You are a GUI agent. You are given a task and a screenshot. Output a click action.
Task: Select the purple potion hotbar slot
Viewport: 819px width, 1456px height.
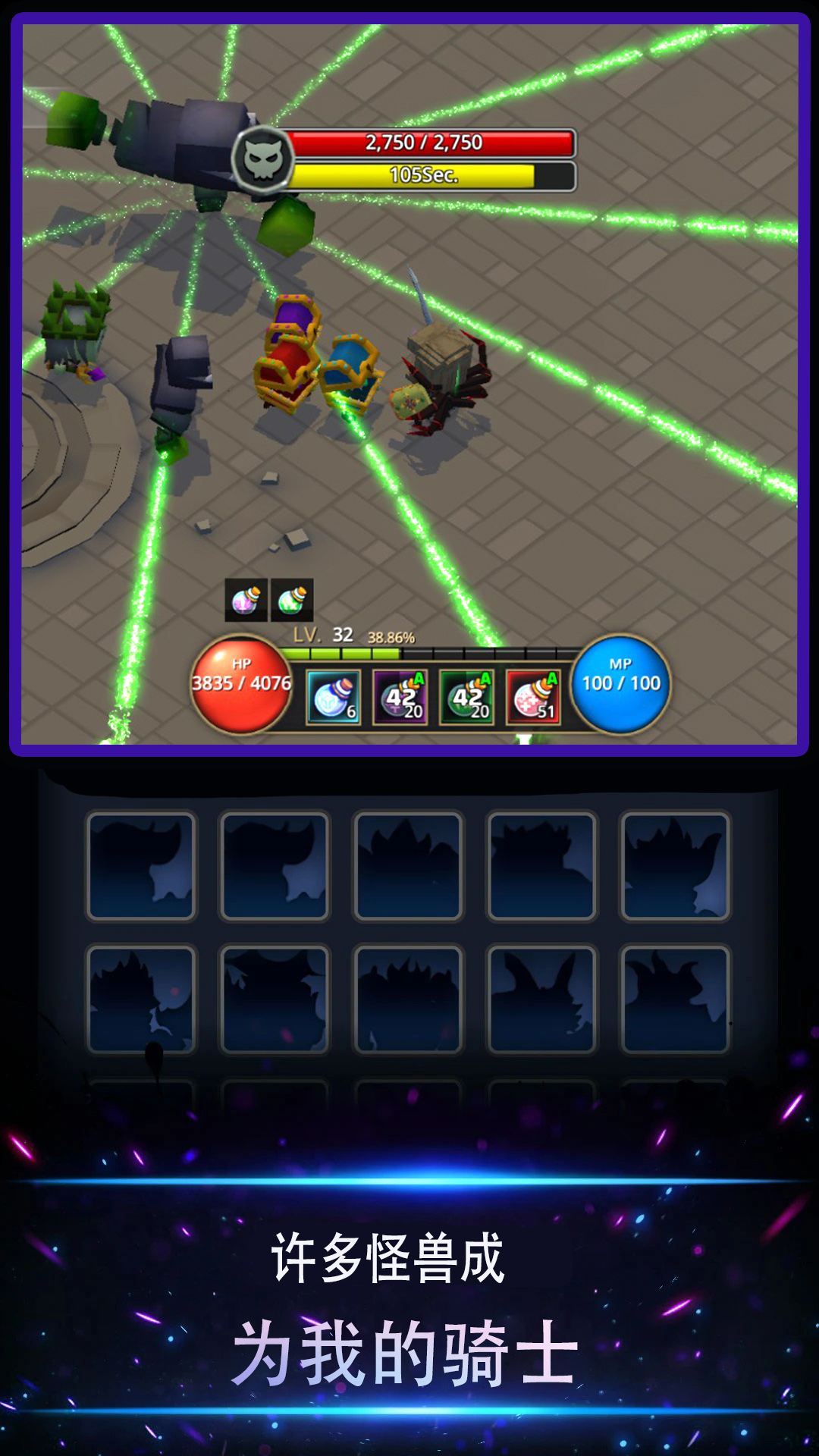click(400, 697)
